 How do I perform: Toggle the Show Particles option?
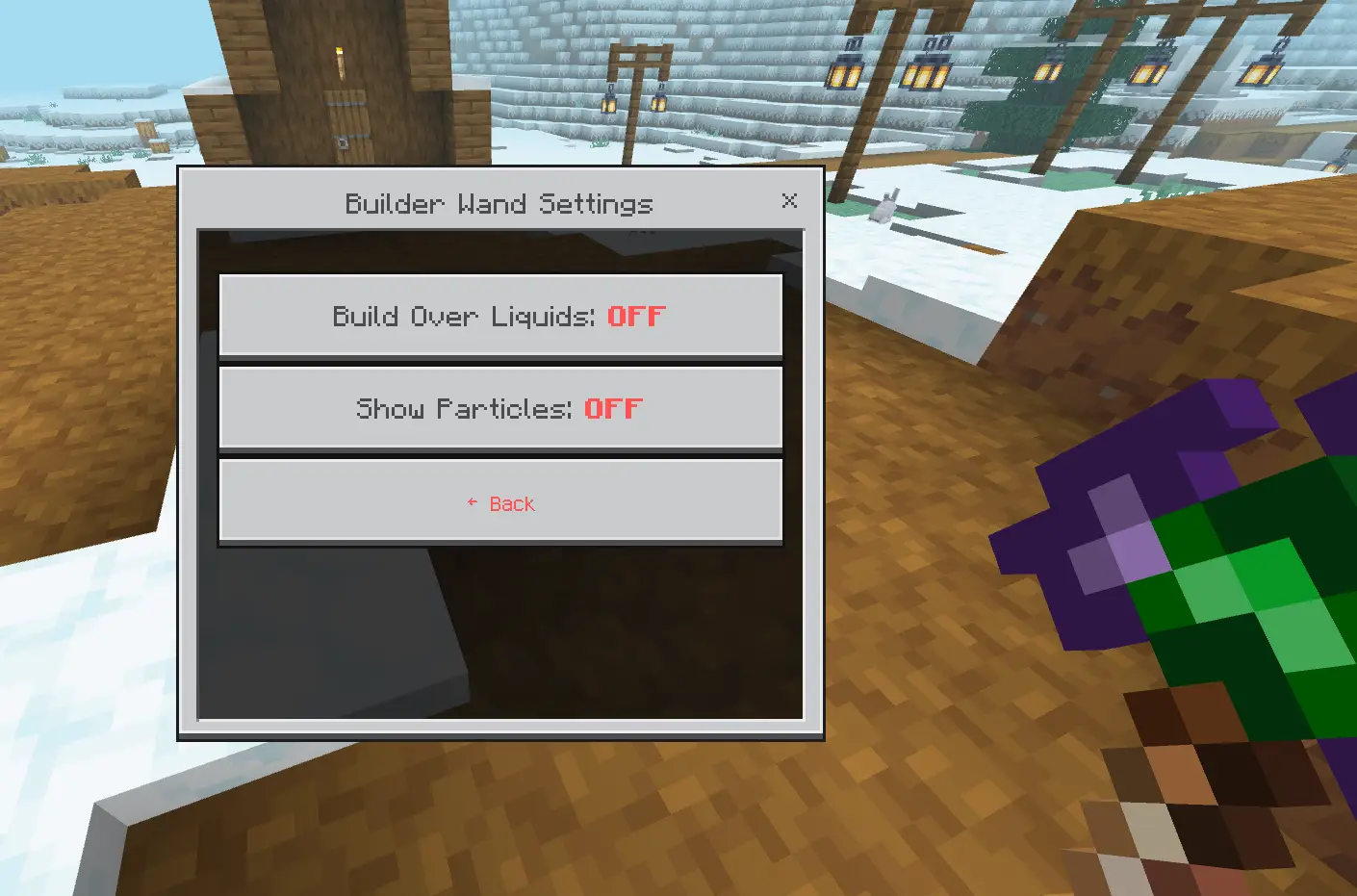500,408
